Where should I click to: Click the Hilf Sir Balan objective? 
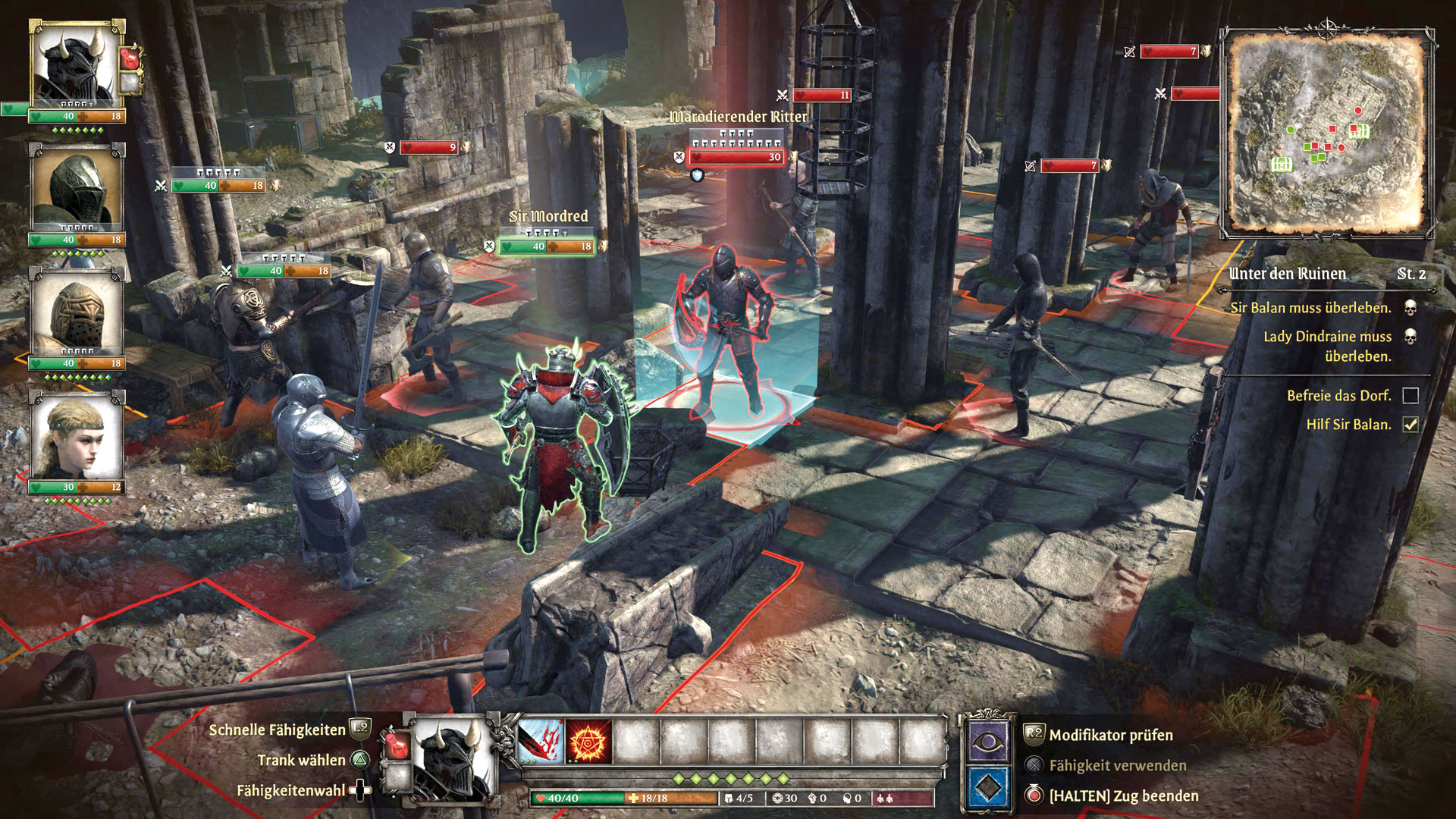[x=1348, y=425]
